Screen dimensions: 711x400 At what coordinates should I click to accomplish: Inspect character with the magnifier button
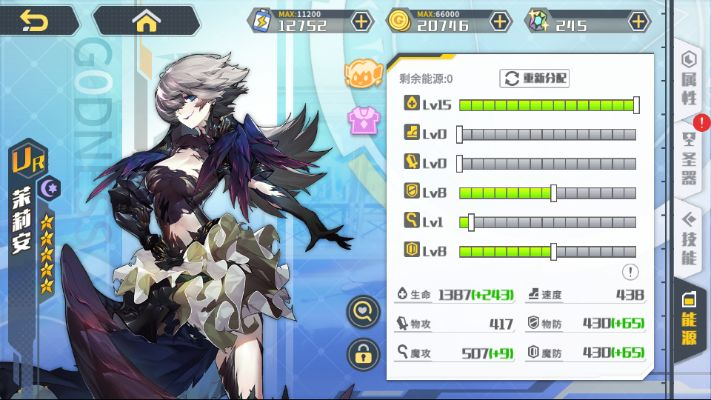click(362, 312)
